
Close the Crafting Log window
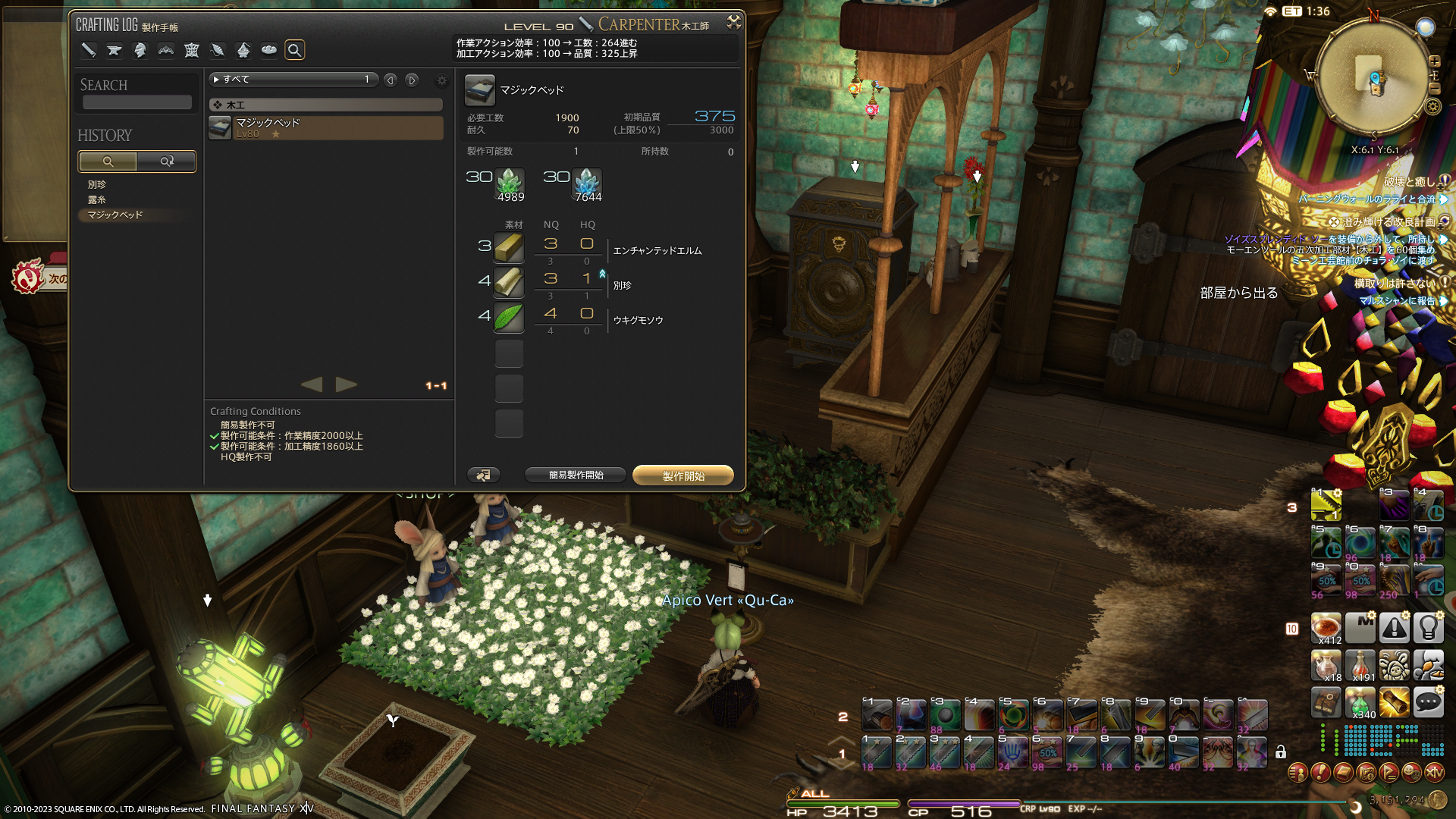click(733, 22)
